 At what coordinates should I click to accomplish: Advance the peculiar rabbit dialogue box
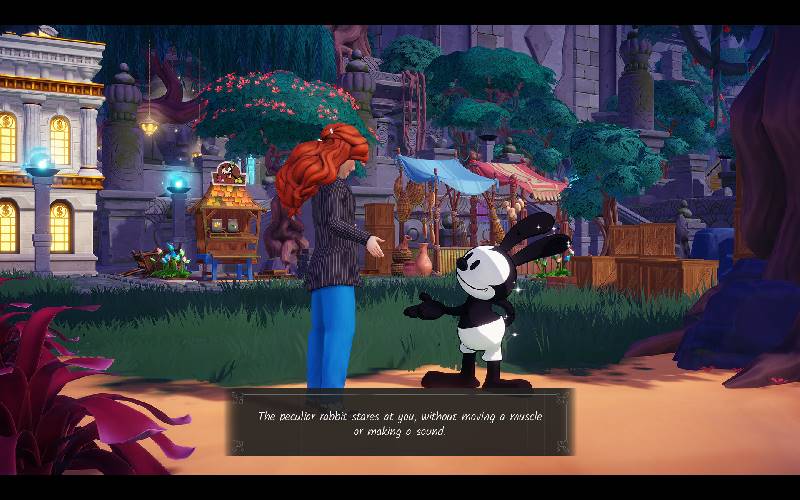point(400,422)
